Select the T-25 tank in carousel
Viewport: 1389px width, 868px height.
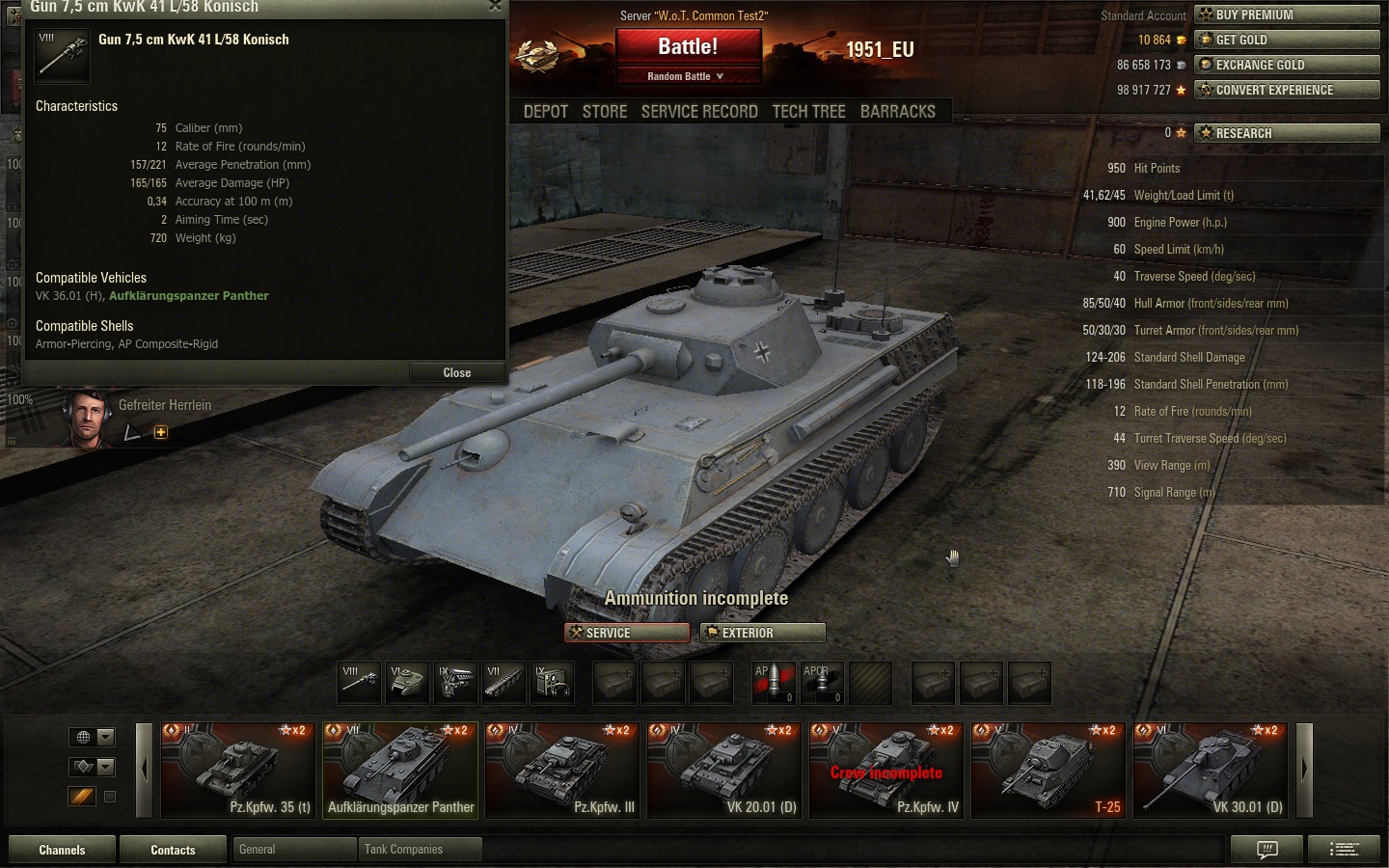[1048, 770]
